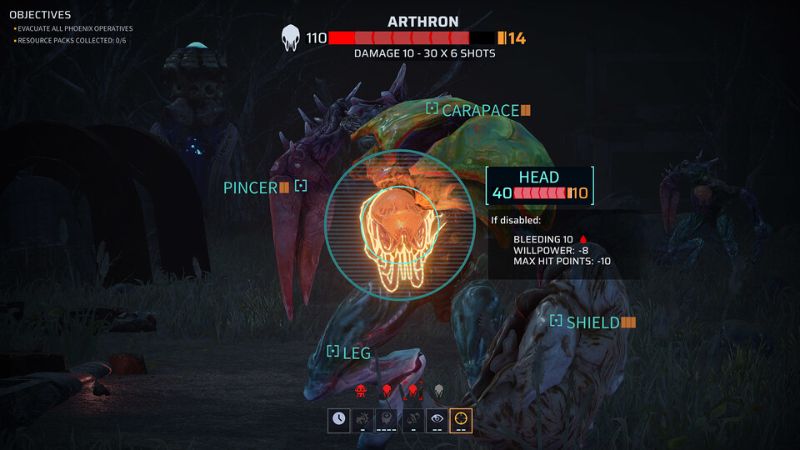800x450 pixels.
Task: Activate the clock icon ability slot
Action: (x=340, y=419)
